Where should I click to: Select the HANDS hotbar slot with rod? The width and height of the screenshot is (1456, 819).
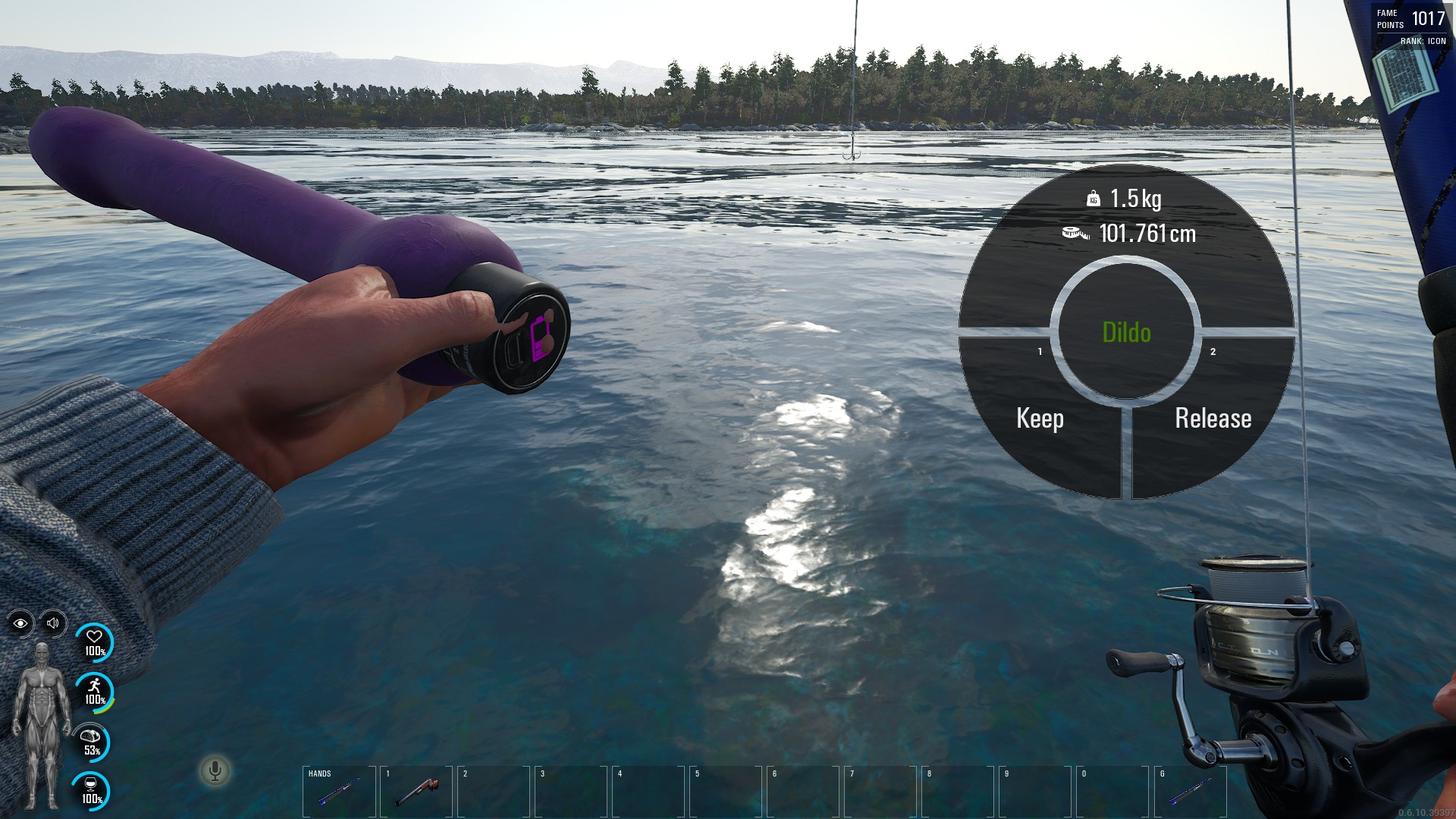pos(339,792)
